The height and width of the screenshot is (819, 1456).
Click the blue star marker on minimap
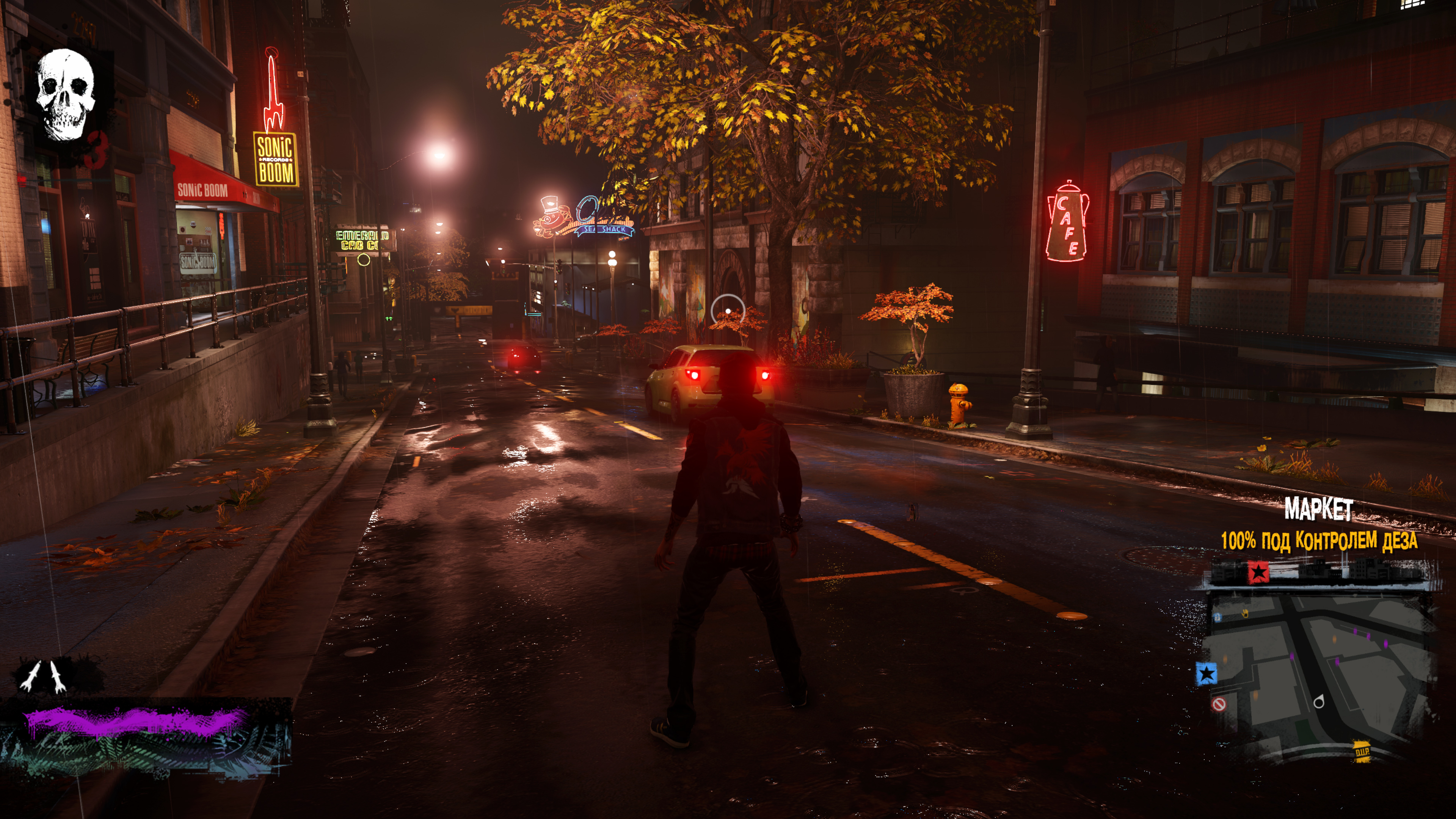pos(1207,674)
